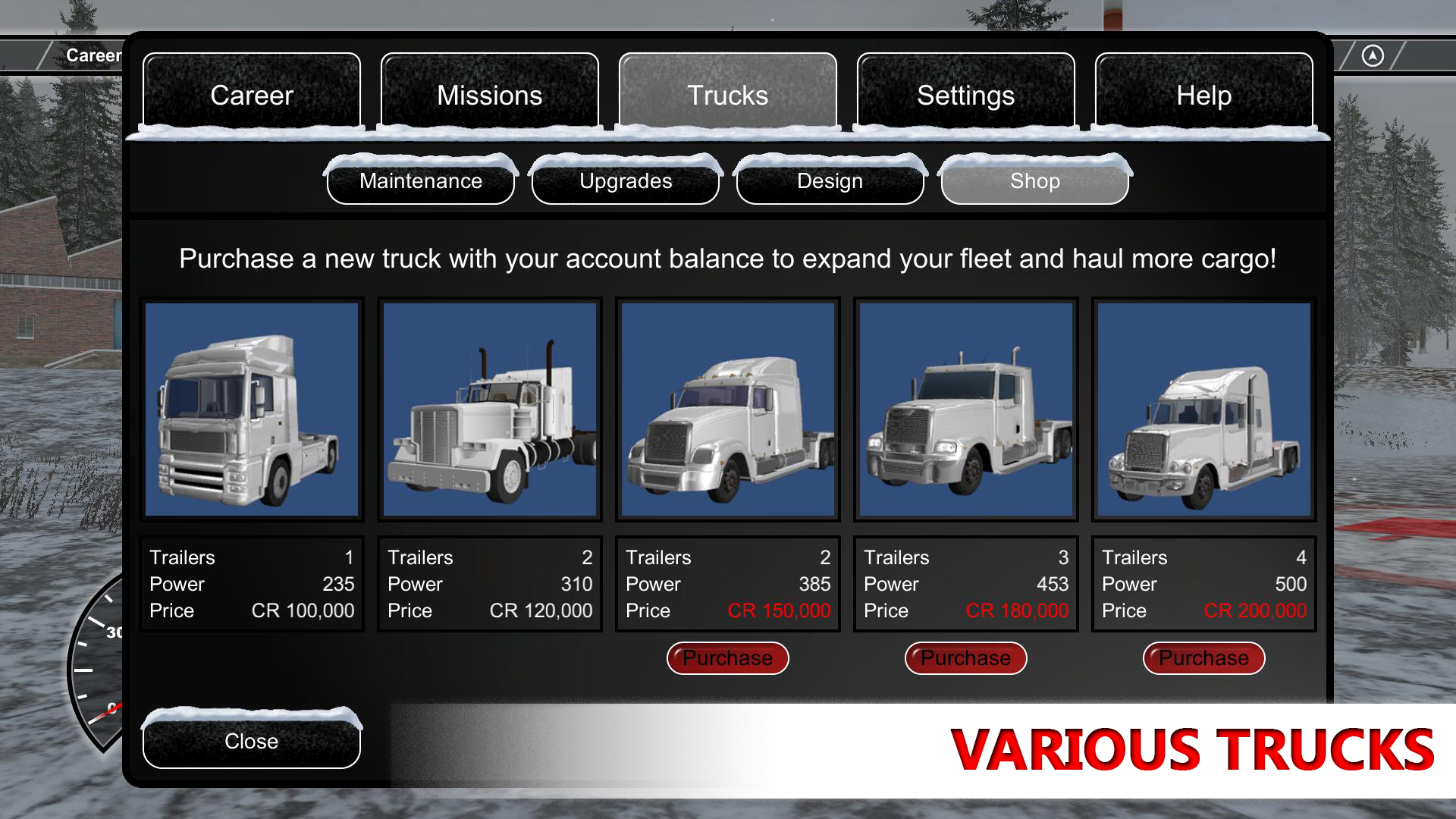Screen dimensions: 1456x819
Task: Select the Shop section
Action: coord(1034,181)
